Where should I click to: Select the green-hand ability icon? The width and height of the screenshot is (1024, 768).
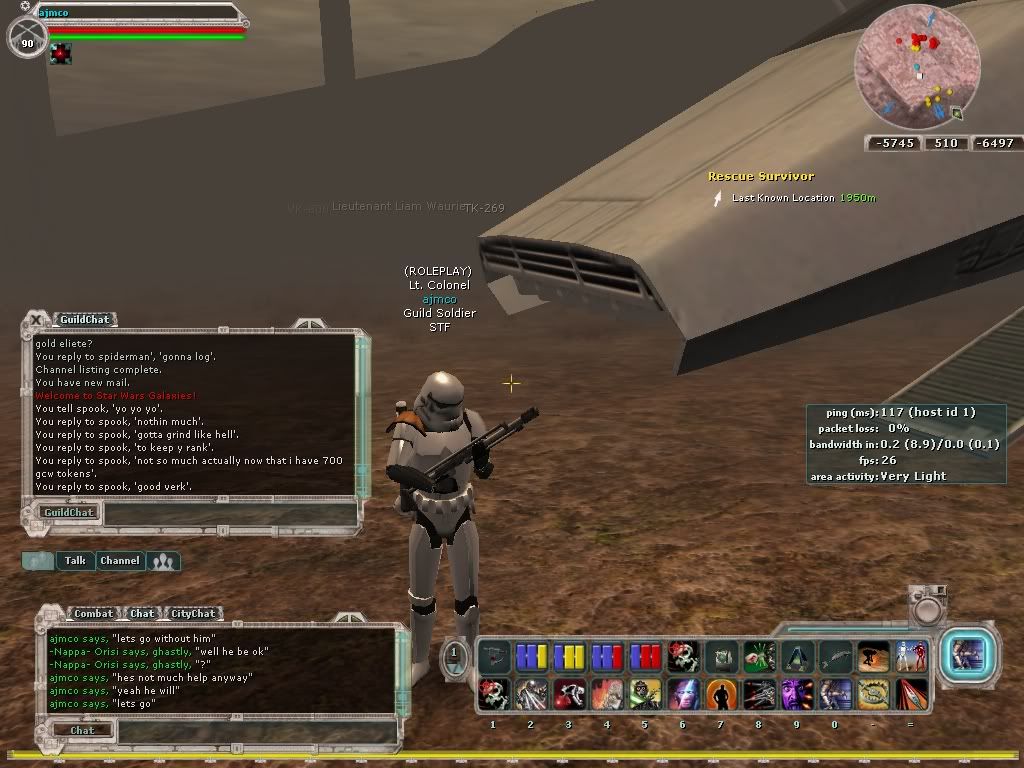(x=759, y=657)
